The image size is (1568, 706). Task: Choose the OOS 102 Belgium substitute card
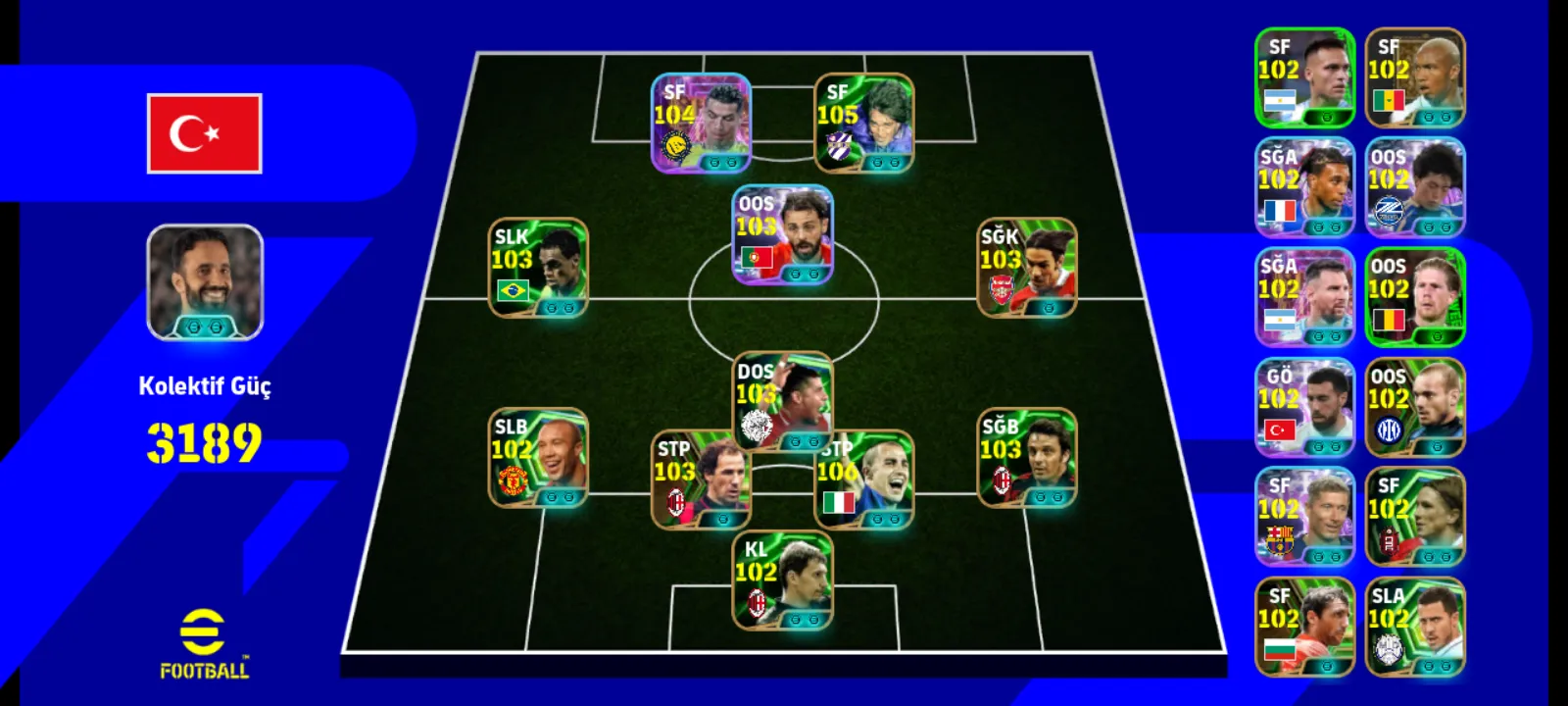1414,297
